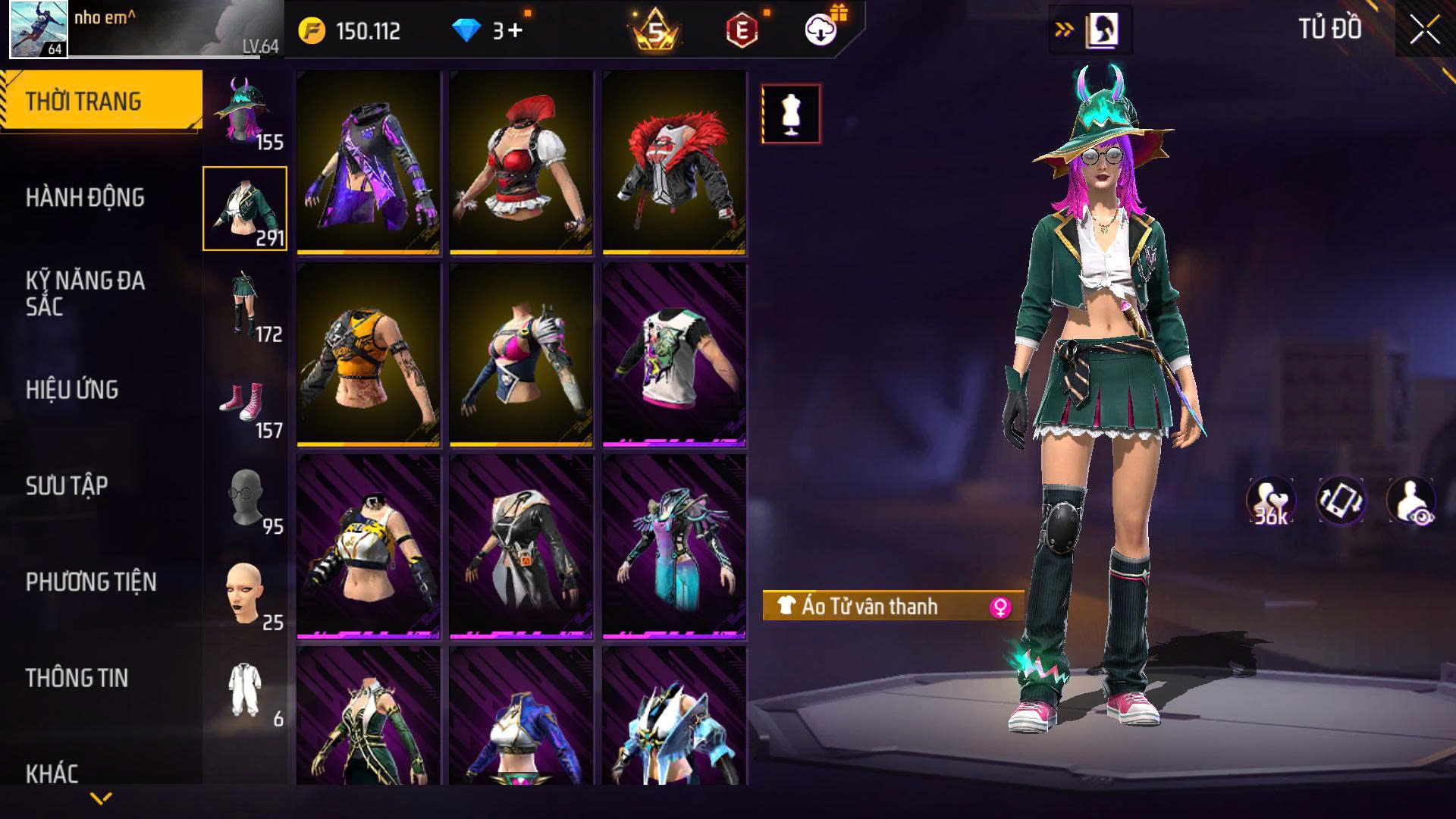The height and width of the screenshot is (819, 1456).
Task: Pick the white graphic t-shirt
Action: 674,354
